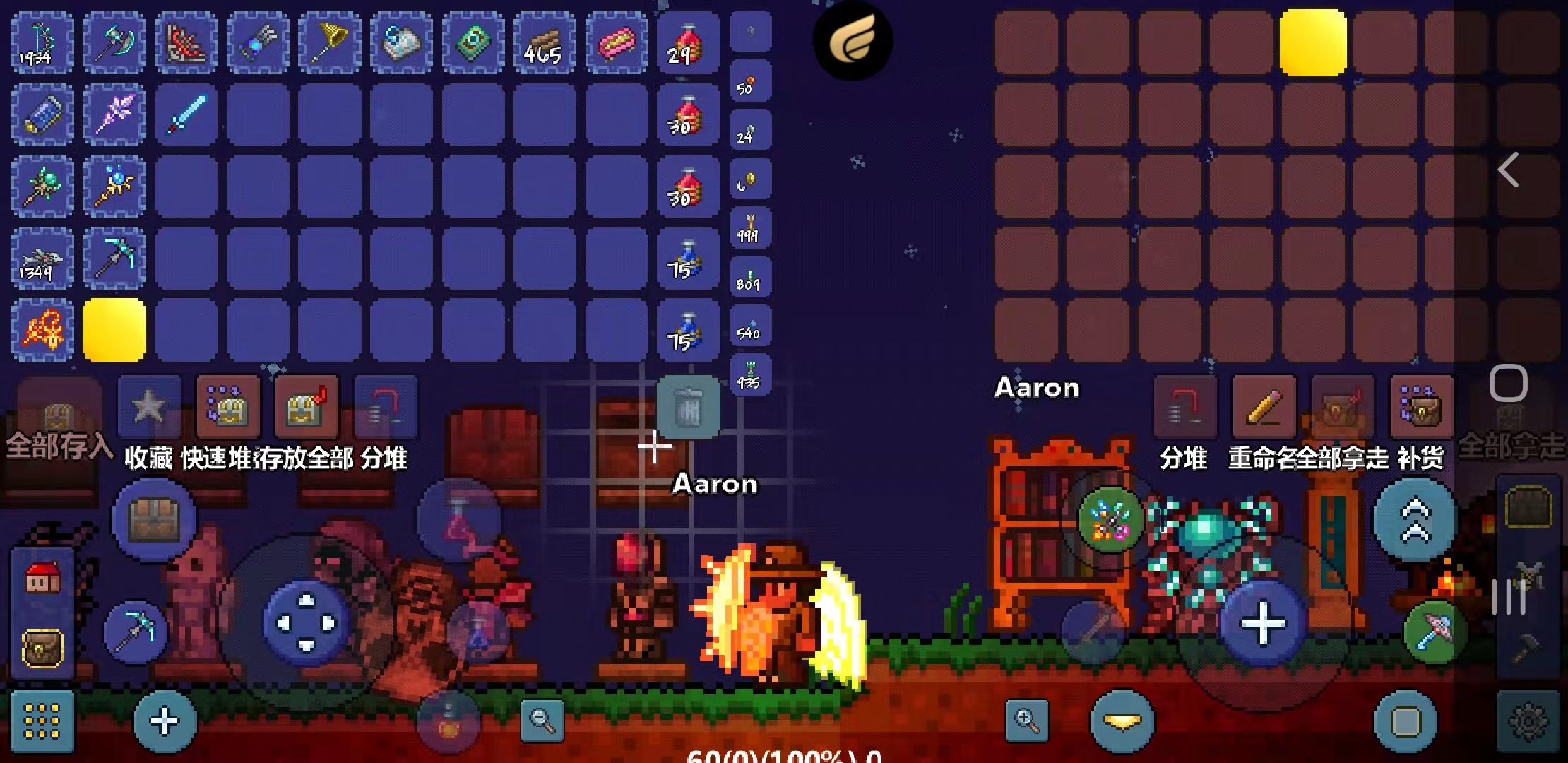Rename the chest with 重命名 pencil button

1264,408
